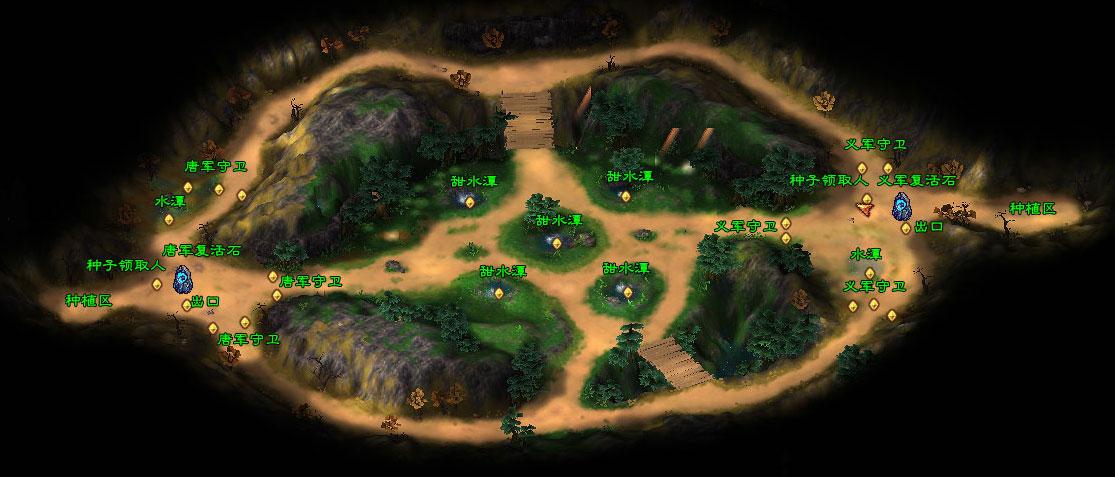The width and height of the screenshot is (1115, 477).
Task: Click the 出口 marker beside 唐军复活石
Action: pyautogui.click(x=186, y=304)
